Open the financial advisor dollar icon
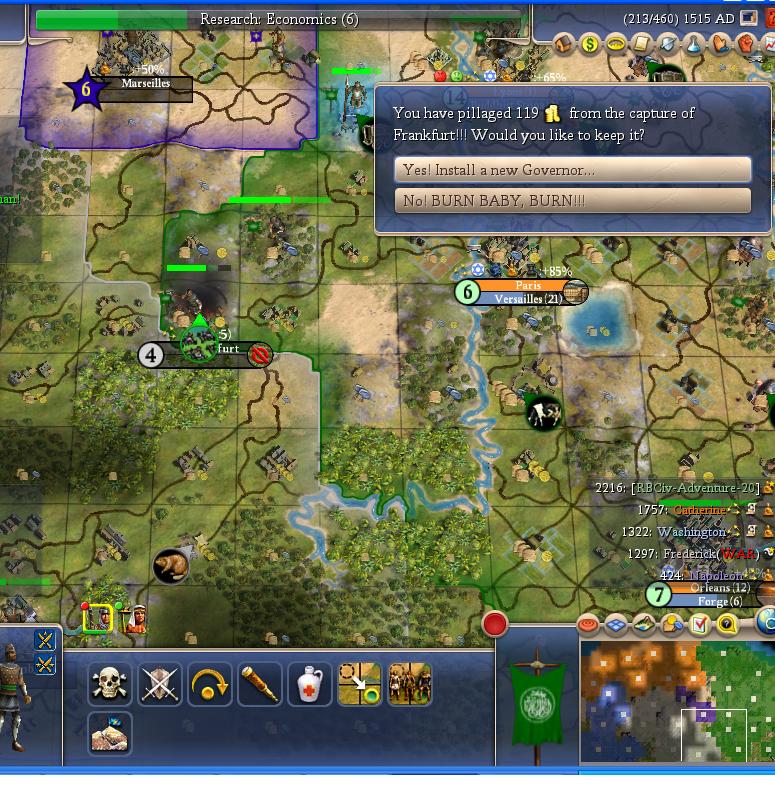 point(591,44)
